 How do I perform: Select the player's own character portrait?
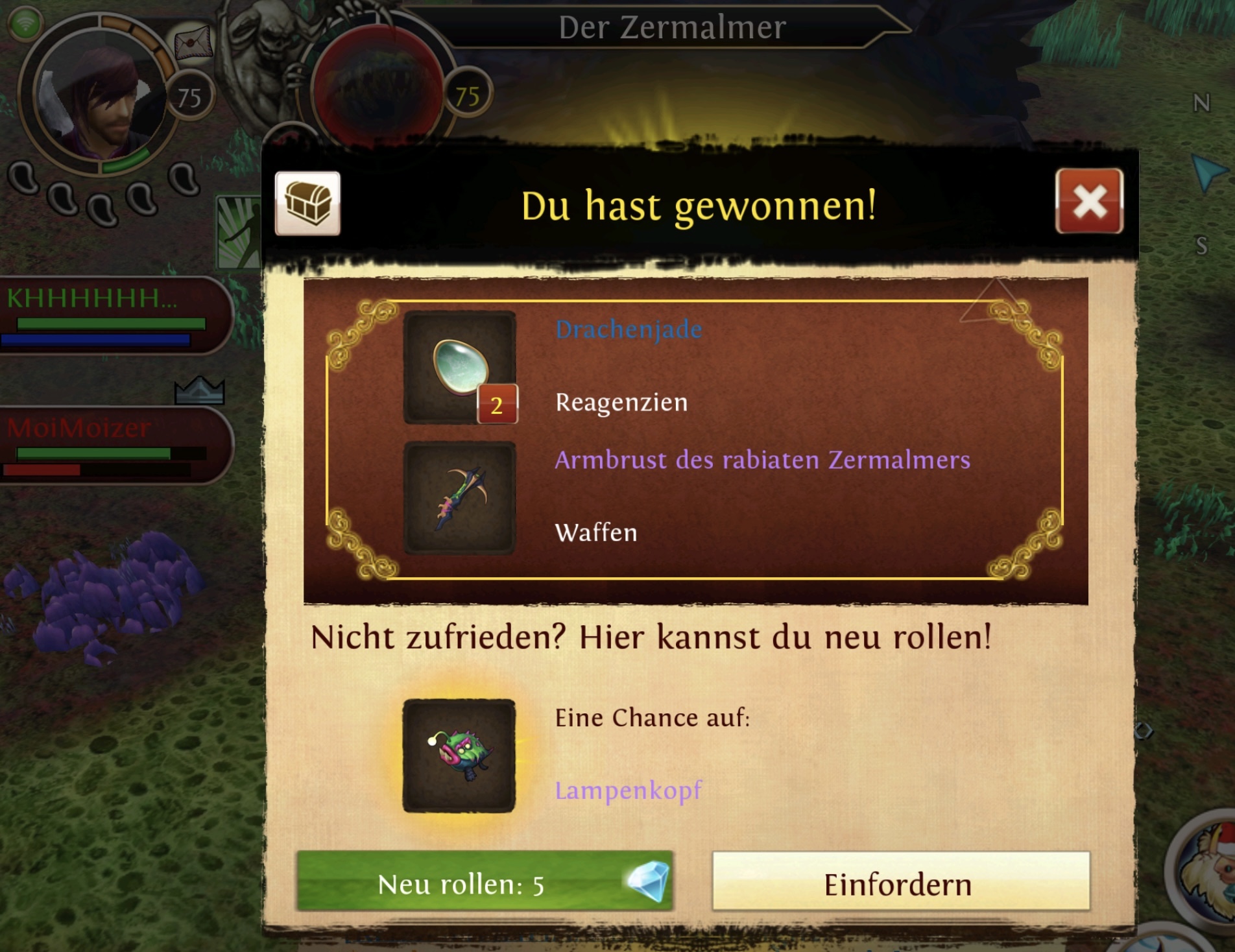coord(99,97)
